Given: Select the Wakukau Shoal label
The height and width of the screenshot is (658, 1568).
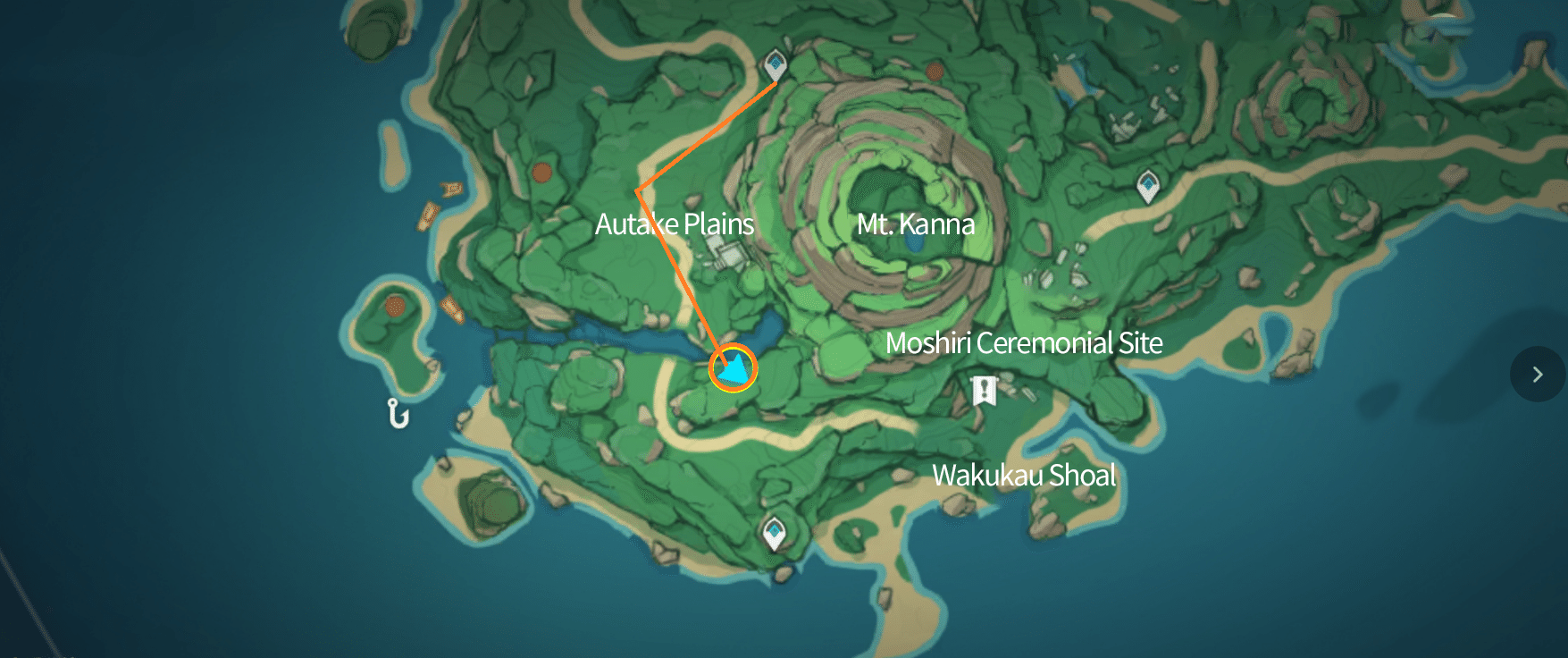Looking at the screenshot, I should point(1024,477).
